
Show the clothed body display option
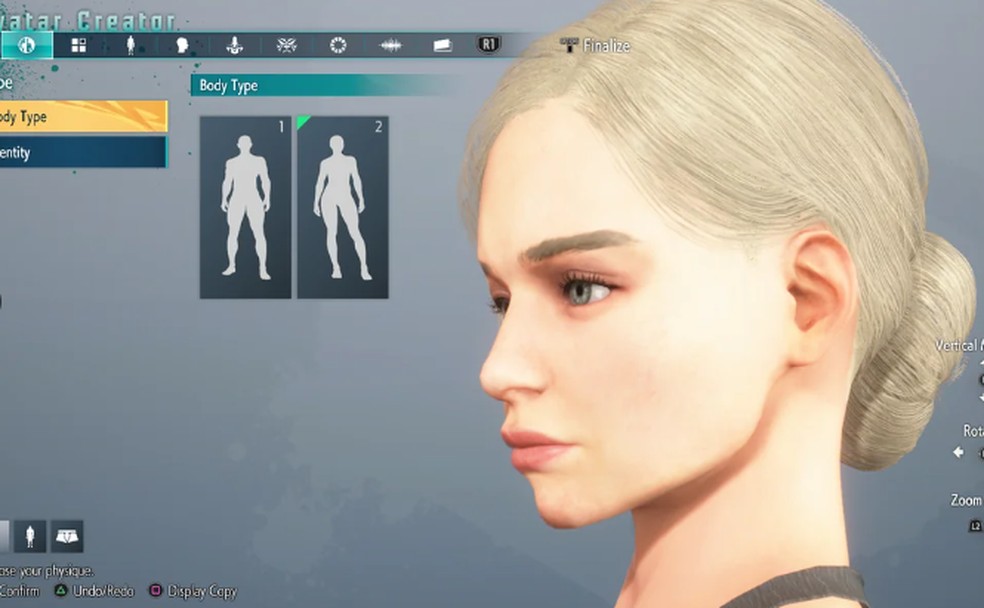(30, 537)
